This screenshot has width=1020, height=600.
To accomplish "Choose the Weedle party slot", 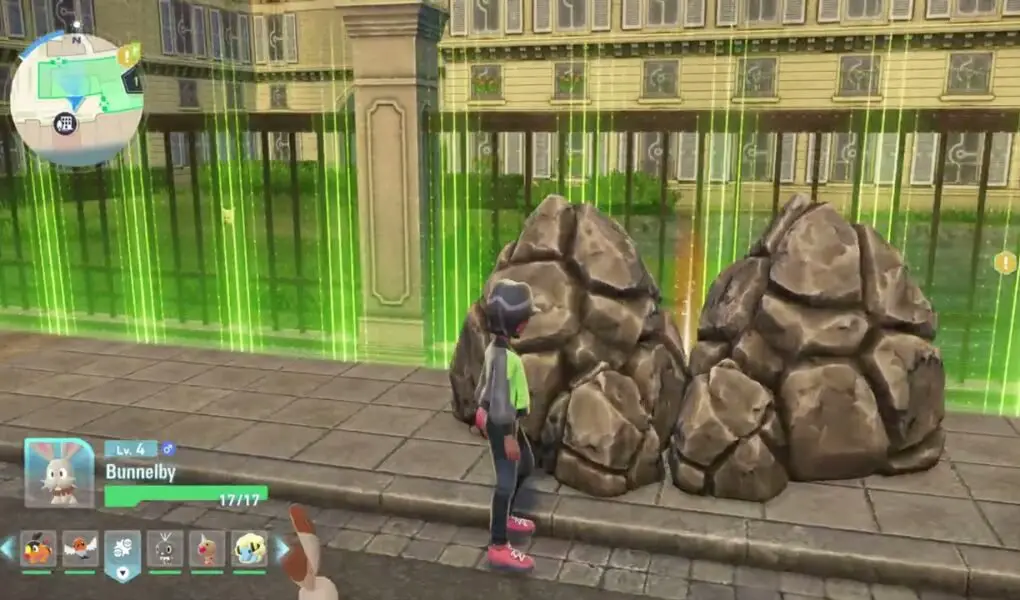I will (x=207, y=548).
